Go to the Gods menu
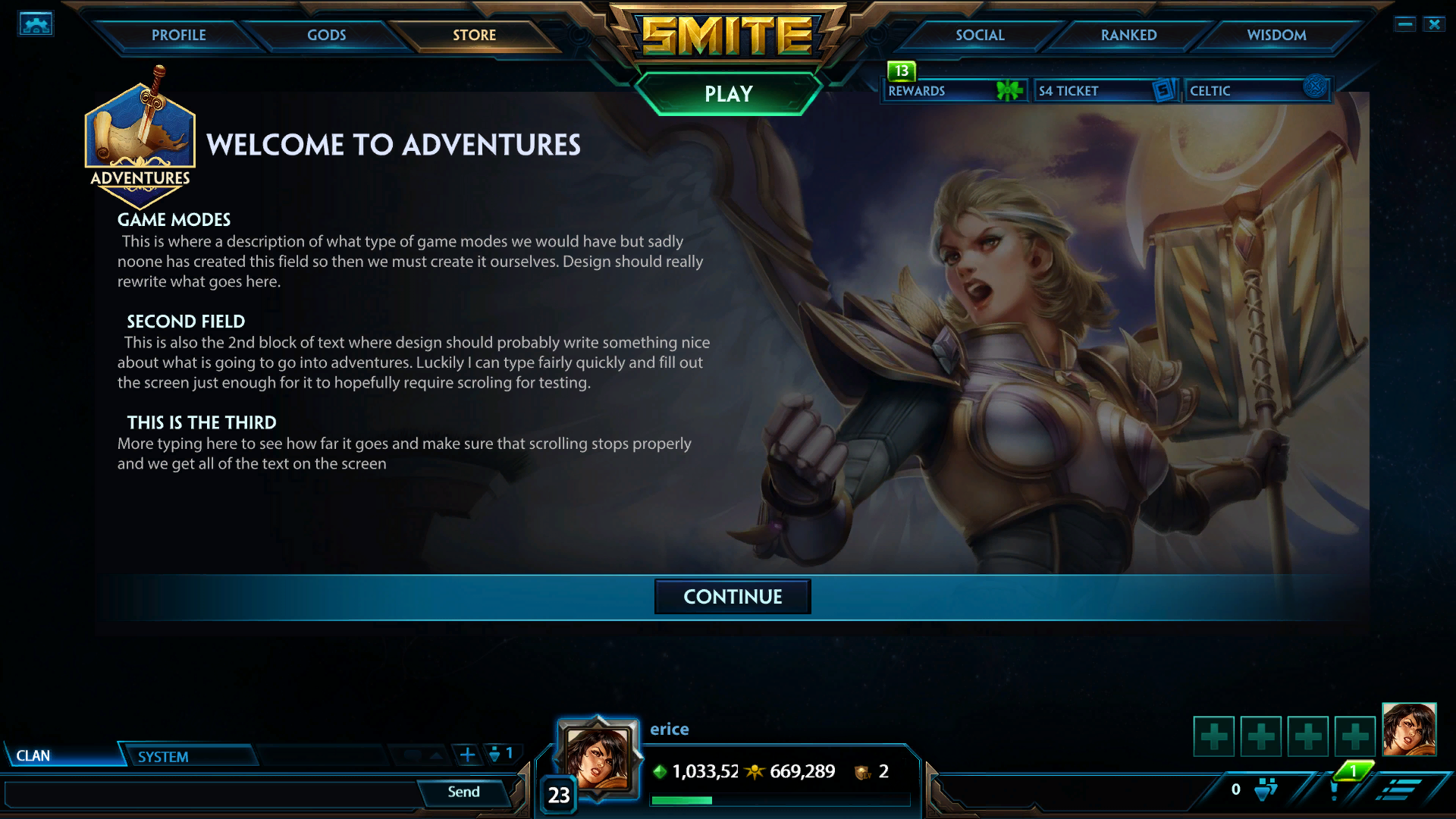This screenshot has height=819, width=1456. [326, 35]
